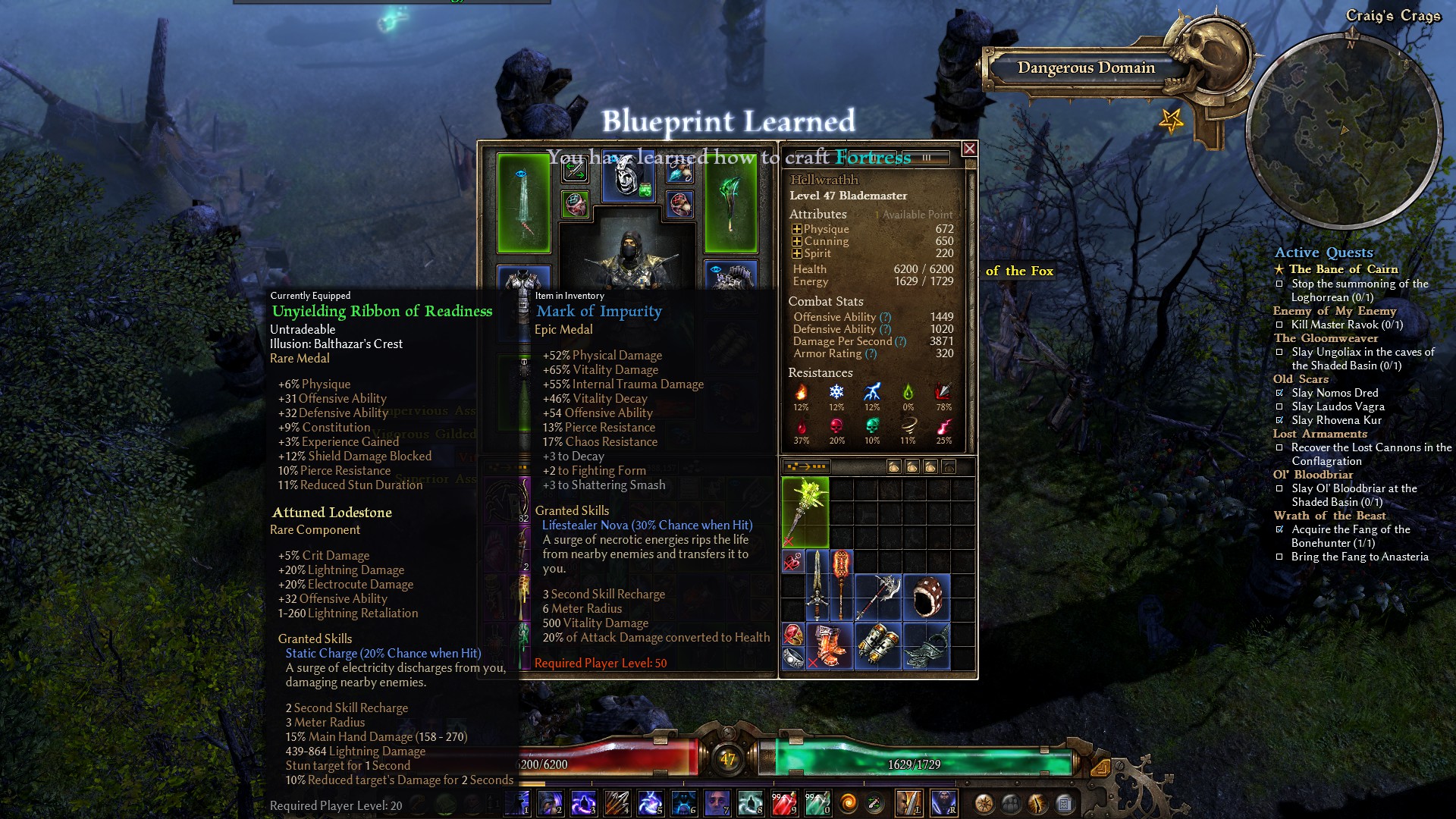Add a point to Spirit
The width and height of the screenshot is (1456, 819).
[796, 253]
